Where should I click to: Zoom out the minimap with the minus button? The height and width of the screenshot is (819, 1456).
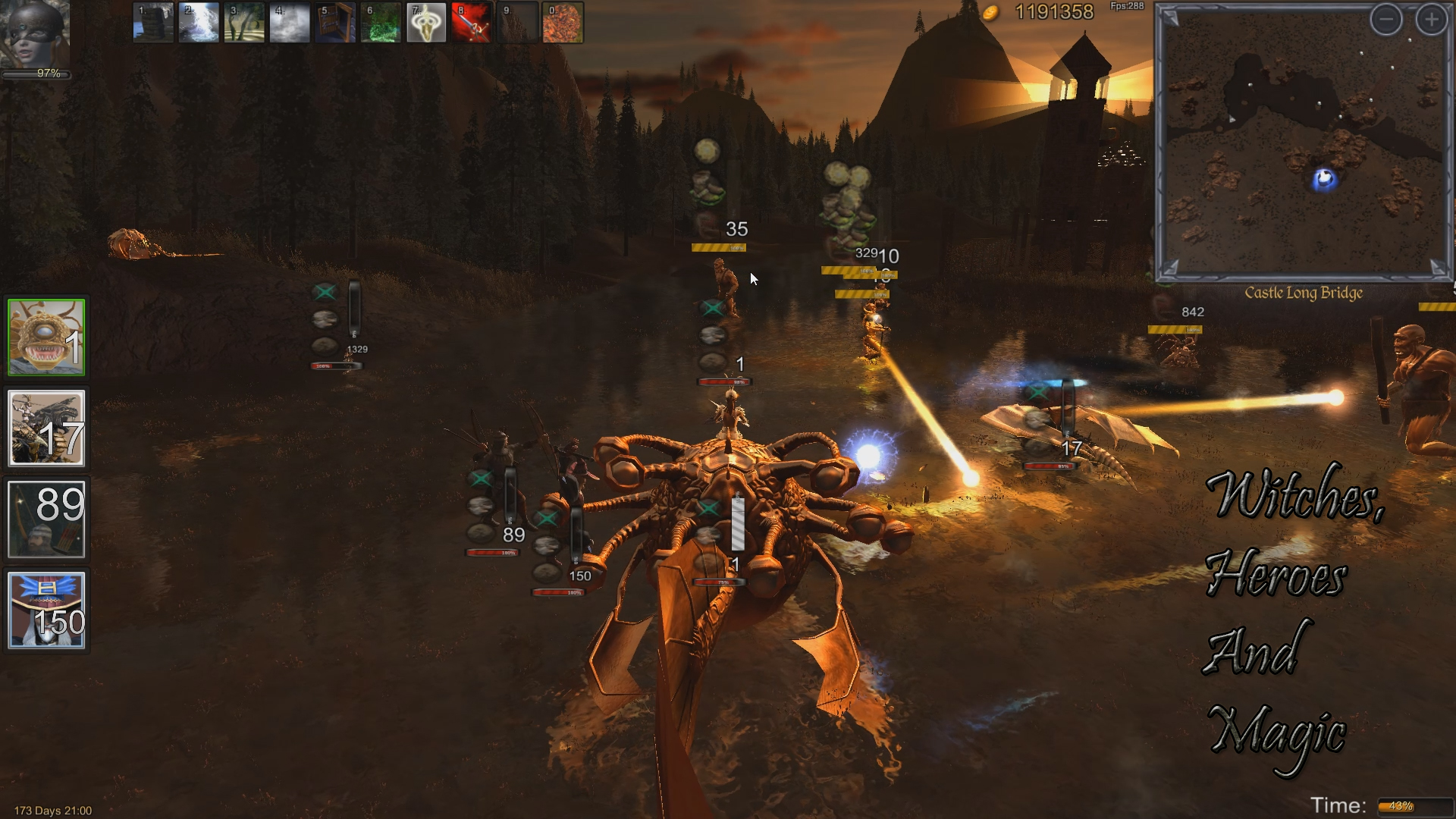click(x=1385, y=20)
